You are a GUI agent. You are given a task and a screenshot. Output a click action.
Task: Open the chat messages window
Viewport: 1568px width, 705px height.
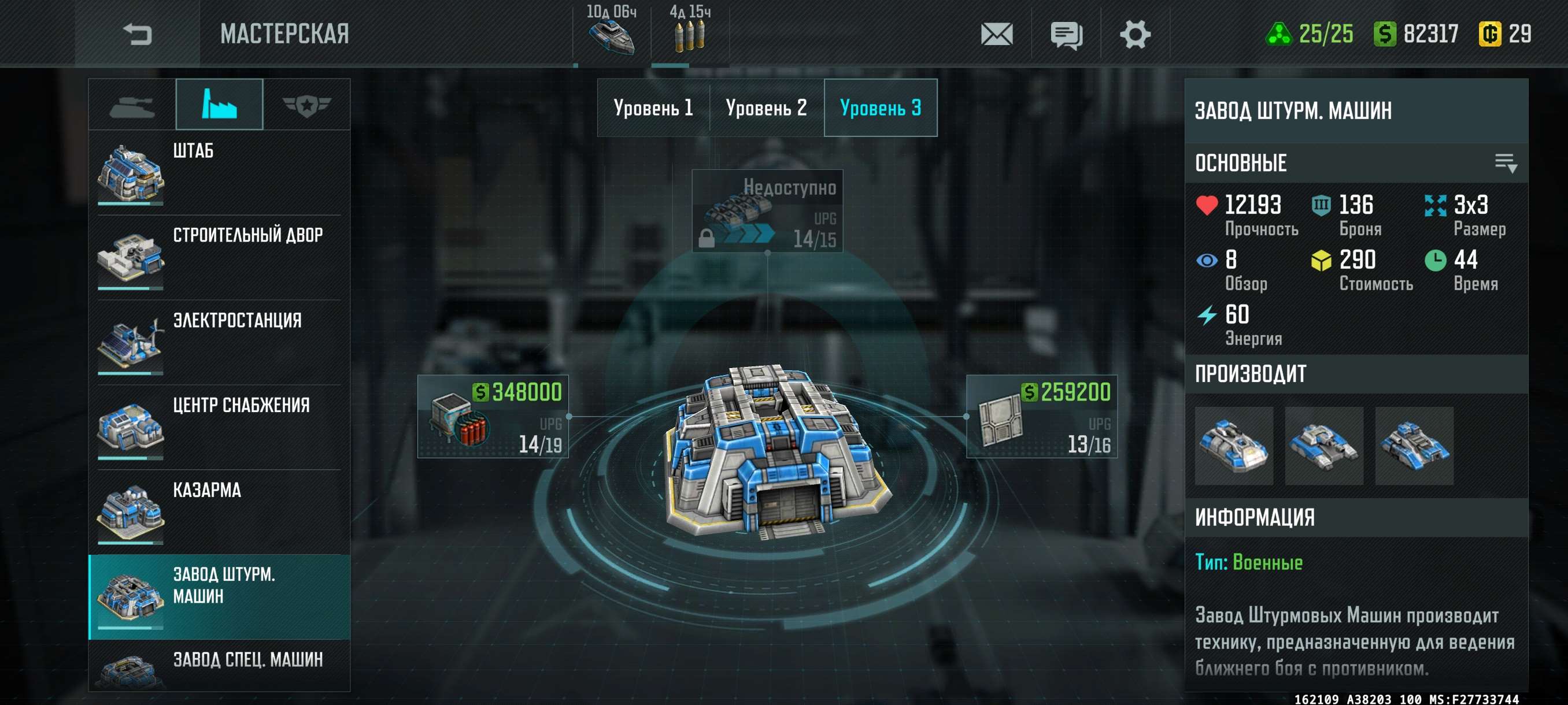[1066, 34]
